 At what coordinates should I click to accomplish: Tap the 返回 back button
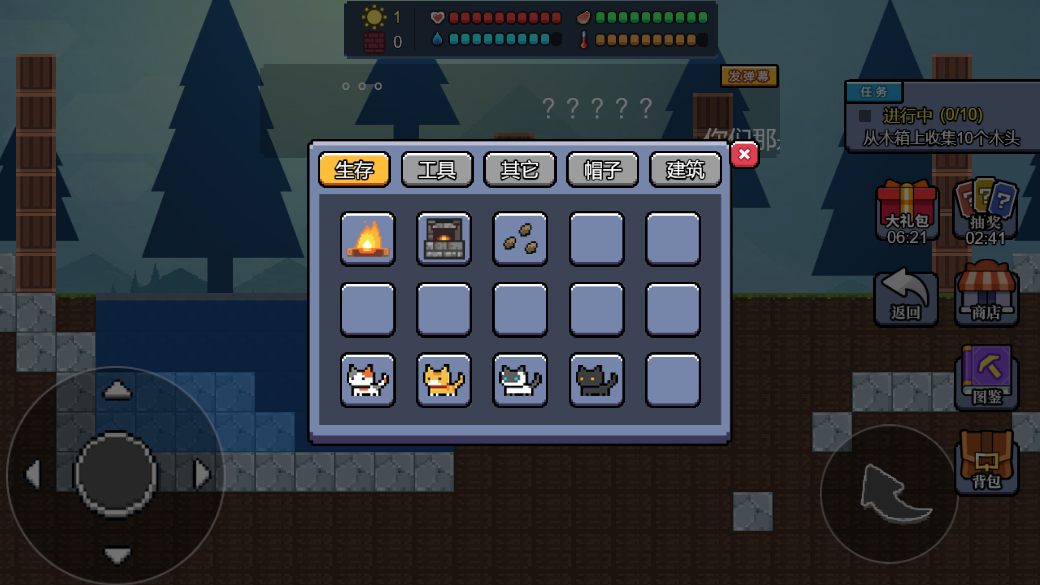tap(906, 297)
